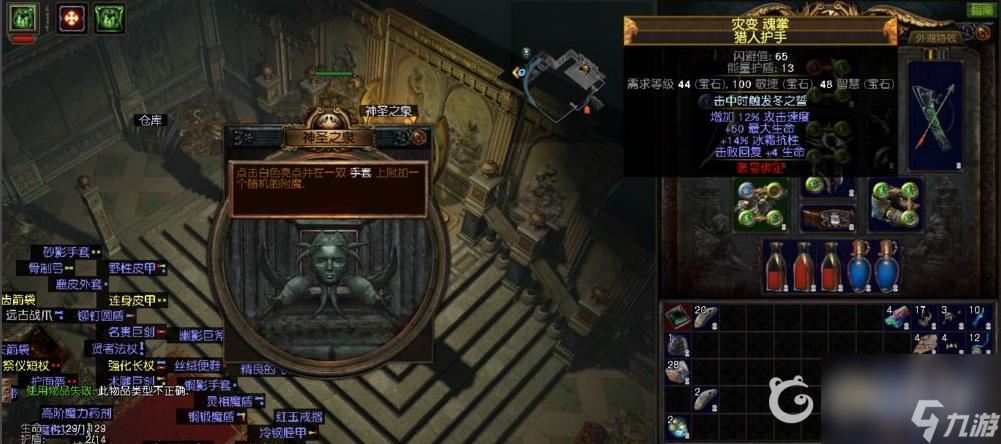Pick up the 高阶魔力药剂 flask label
The height and width of the screenshot is (444, 1001).
tap(74, 413)
